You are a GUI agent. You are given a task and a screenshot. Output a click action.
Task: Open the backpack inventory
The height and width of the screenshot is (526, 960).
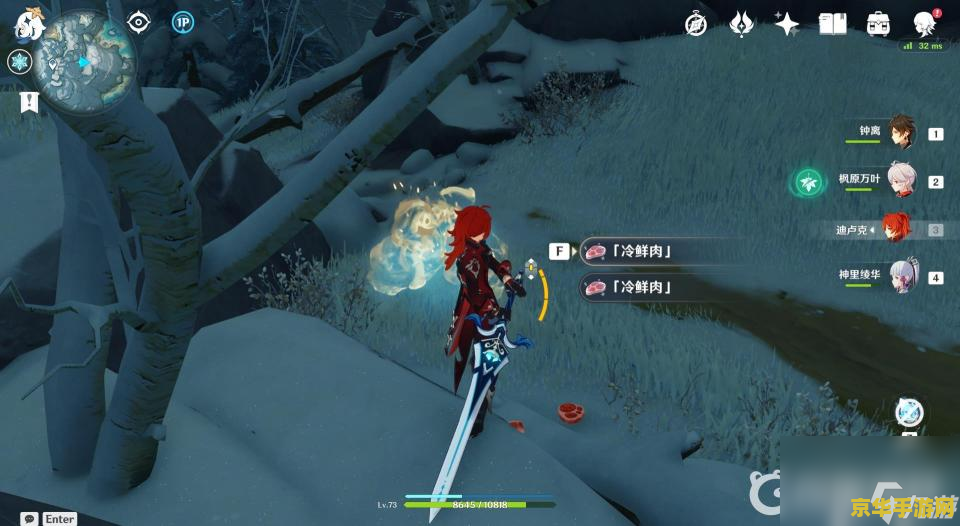tap(879, 24)
